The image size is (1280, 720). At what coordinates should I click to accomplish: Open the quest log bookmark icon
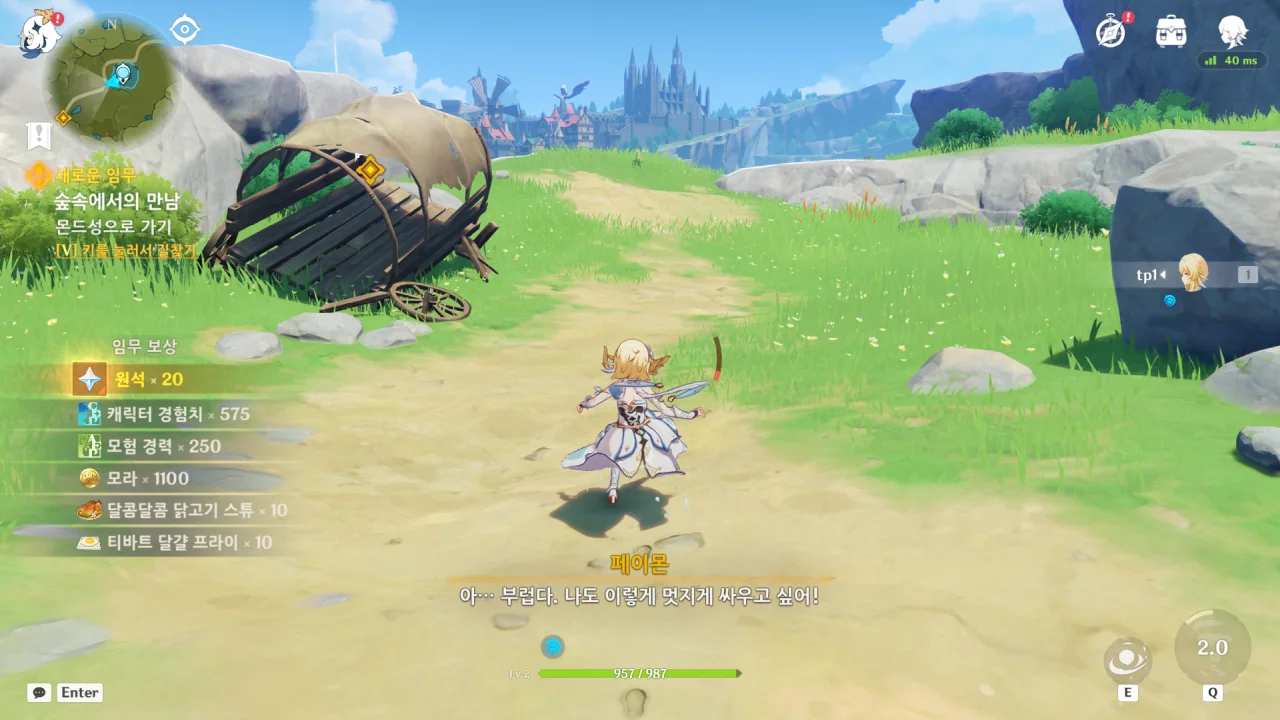click(x=39, y=136)
